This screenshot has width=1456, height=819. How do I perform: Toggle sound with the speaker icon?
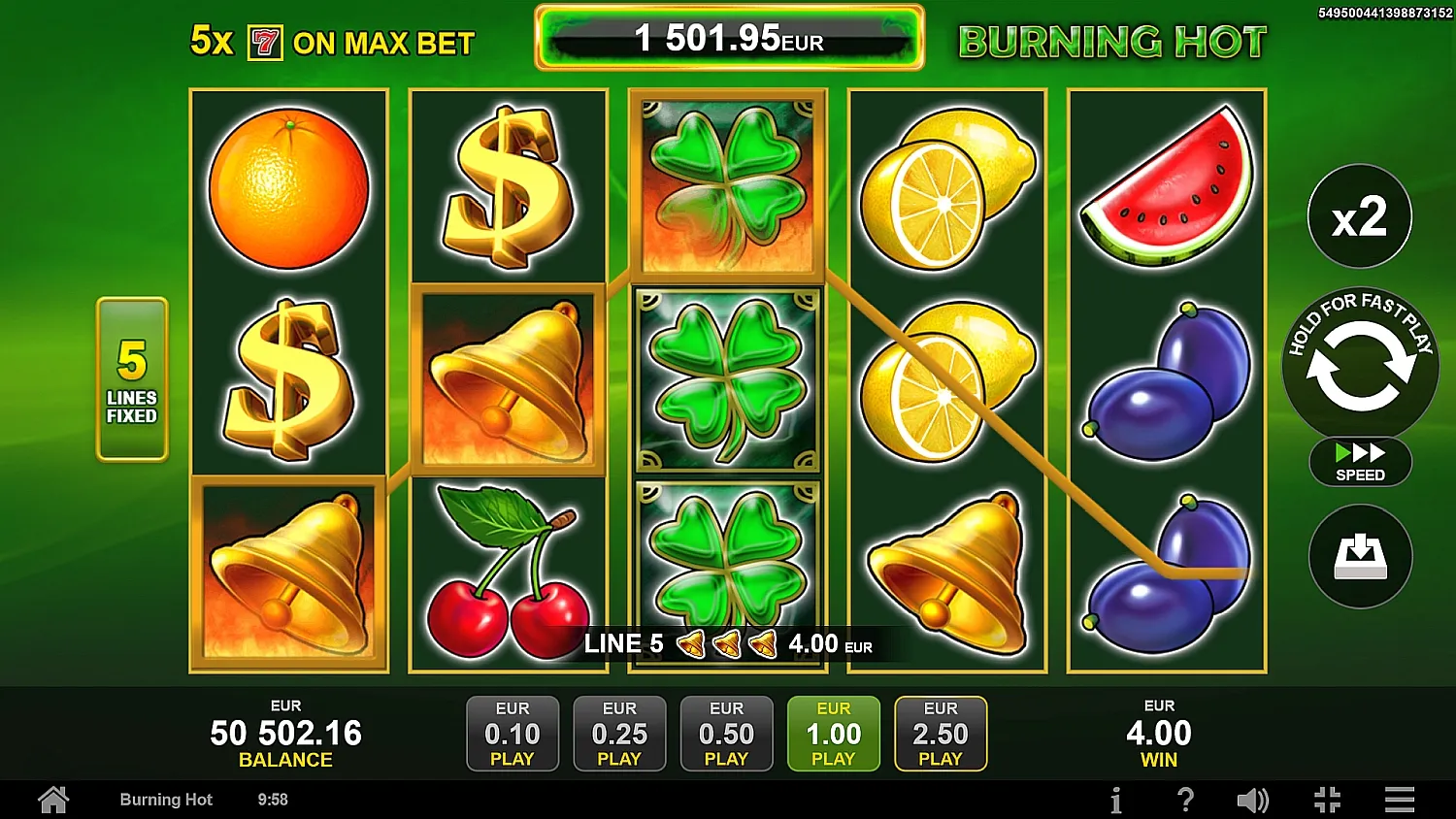tap(1252, 800)
